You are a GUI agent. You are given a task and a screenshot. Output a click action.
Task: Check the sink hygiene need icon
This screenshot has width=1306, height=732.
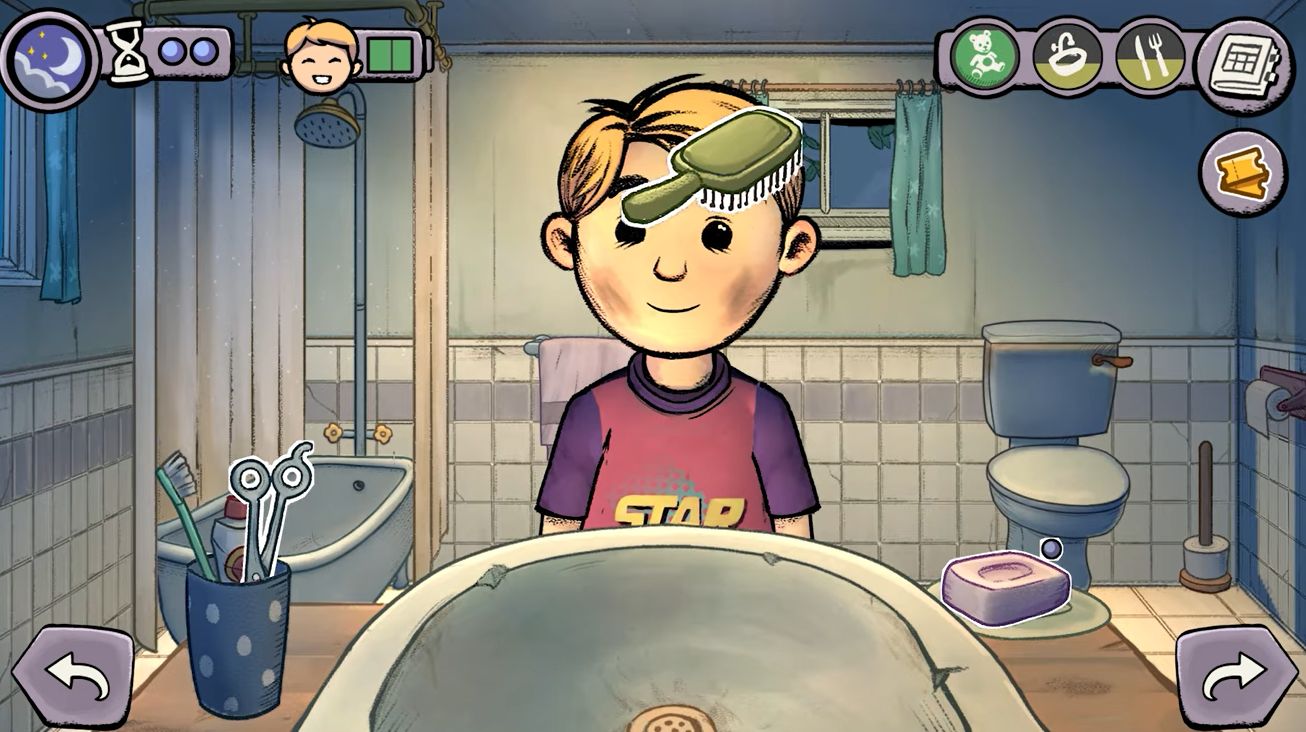[x=1067, y=56]
